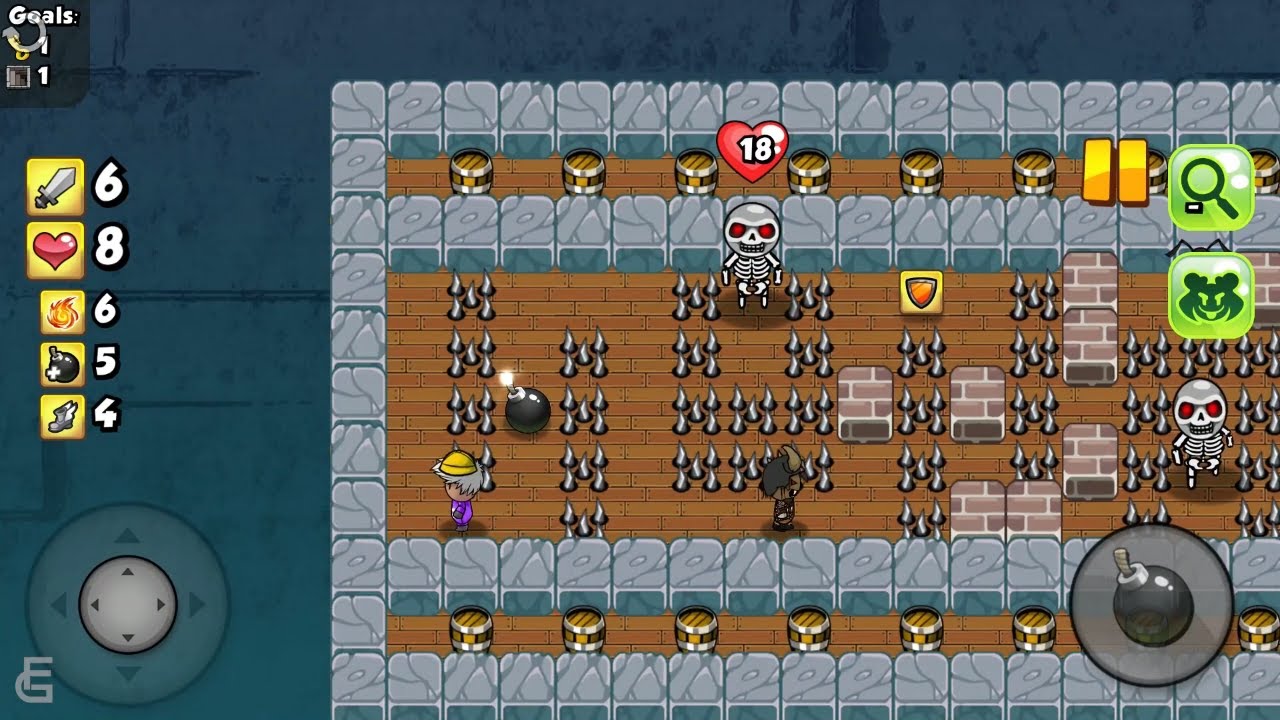This screenshot has height=720, width=1280.
Task: Tap the green magnifier zoom-out button
Action: coord(1210,187)
